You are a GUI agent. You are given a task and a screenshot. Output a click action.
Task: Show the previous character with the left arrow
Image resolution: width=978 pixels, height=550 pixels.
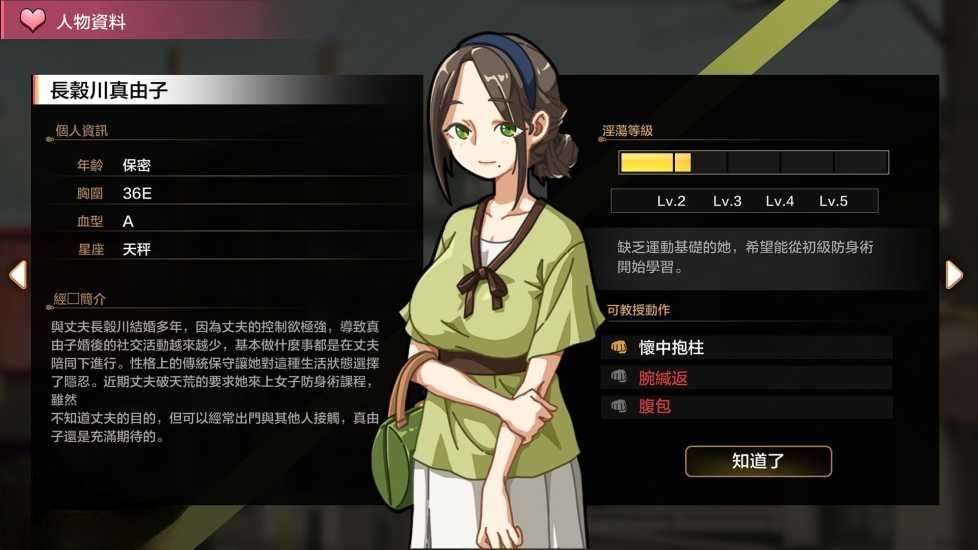(x=17, y=274)
